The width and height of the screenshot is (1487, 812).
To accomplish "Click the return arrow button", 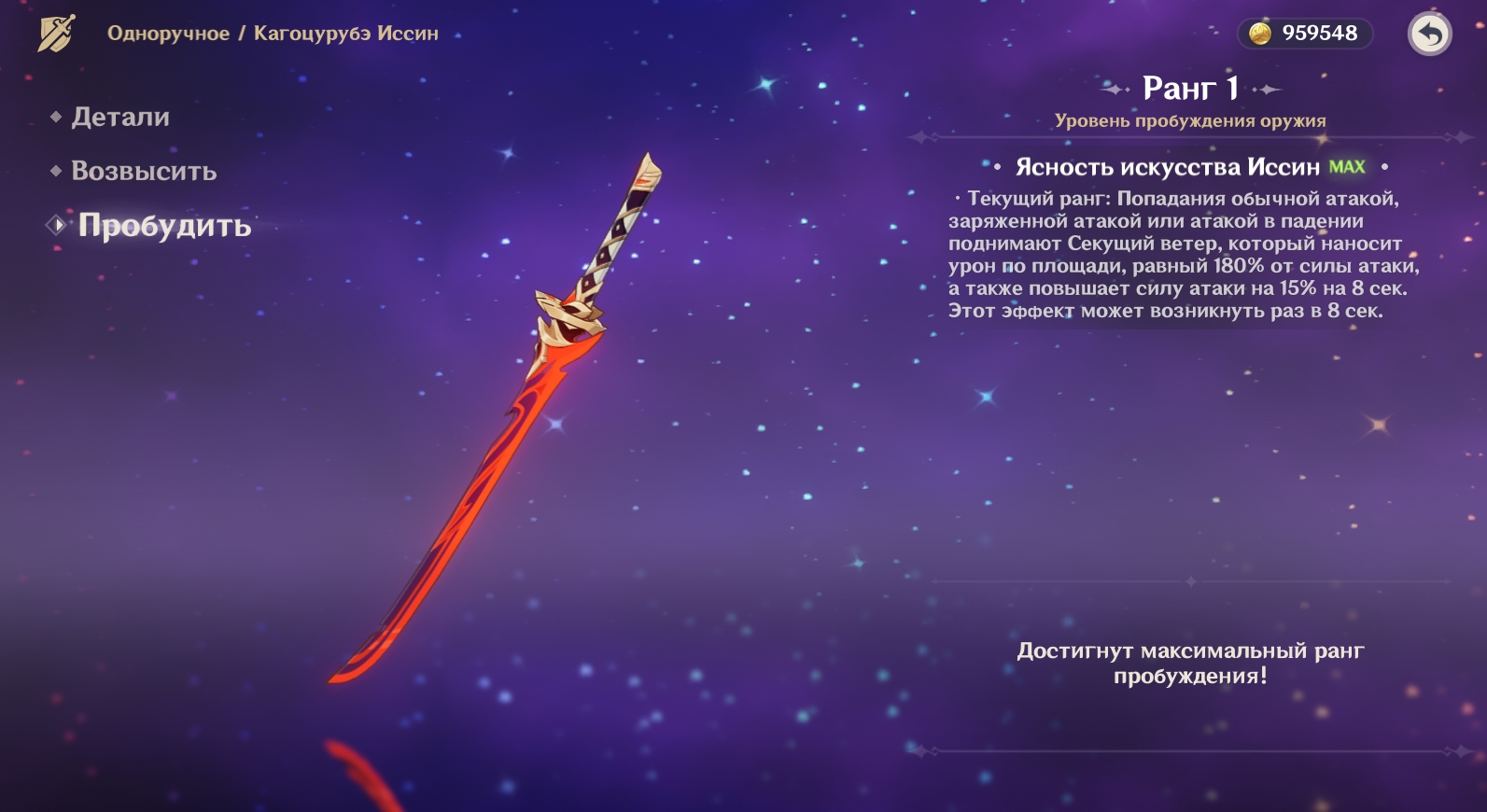I will pyautogui.click(x=1429, y=35).
